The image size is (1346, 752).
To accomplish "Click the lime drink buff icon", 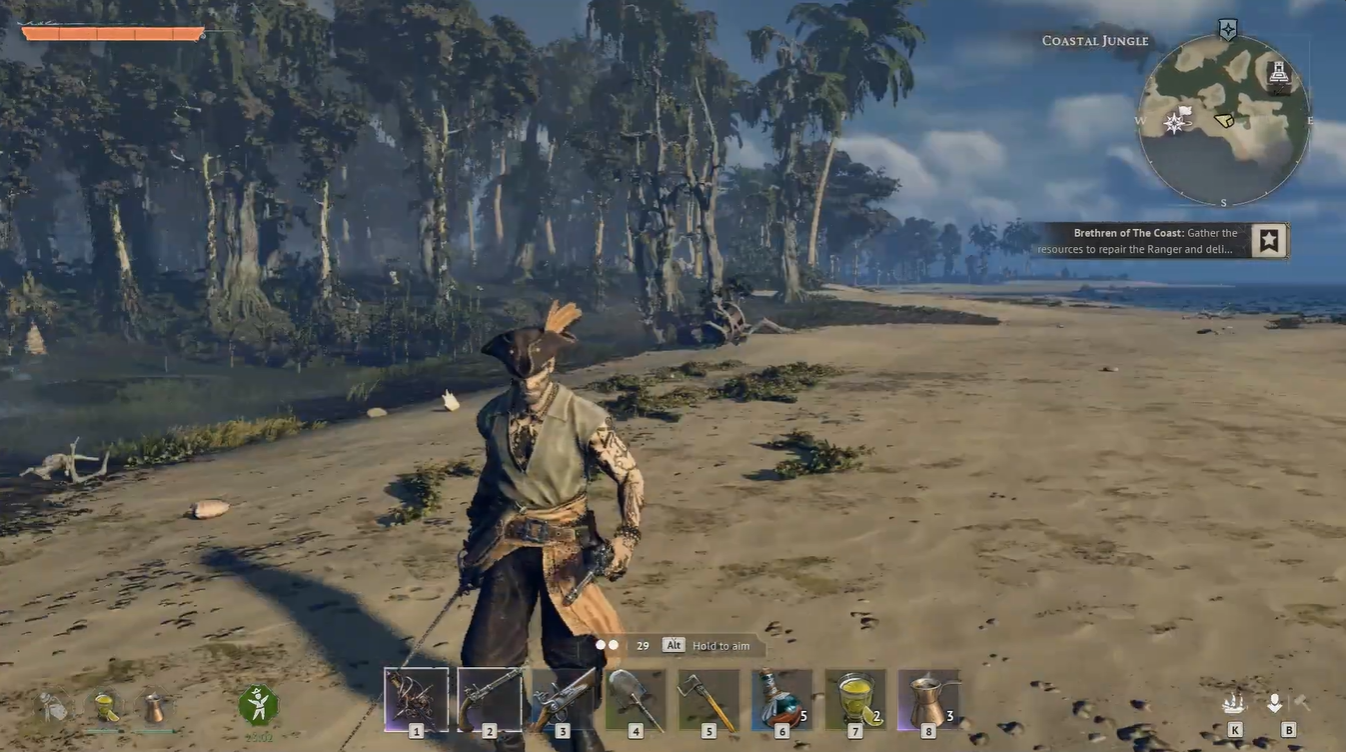I will (x=104, y=707).
